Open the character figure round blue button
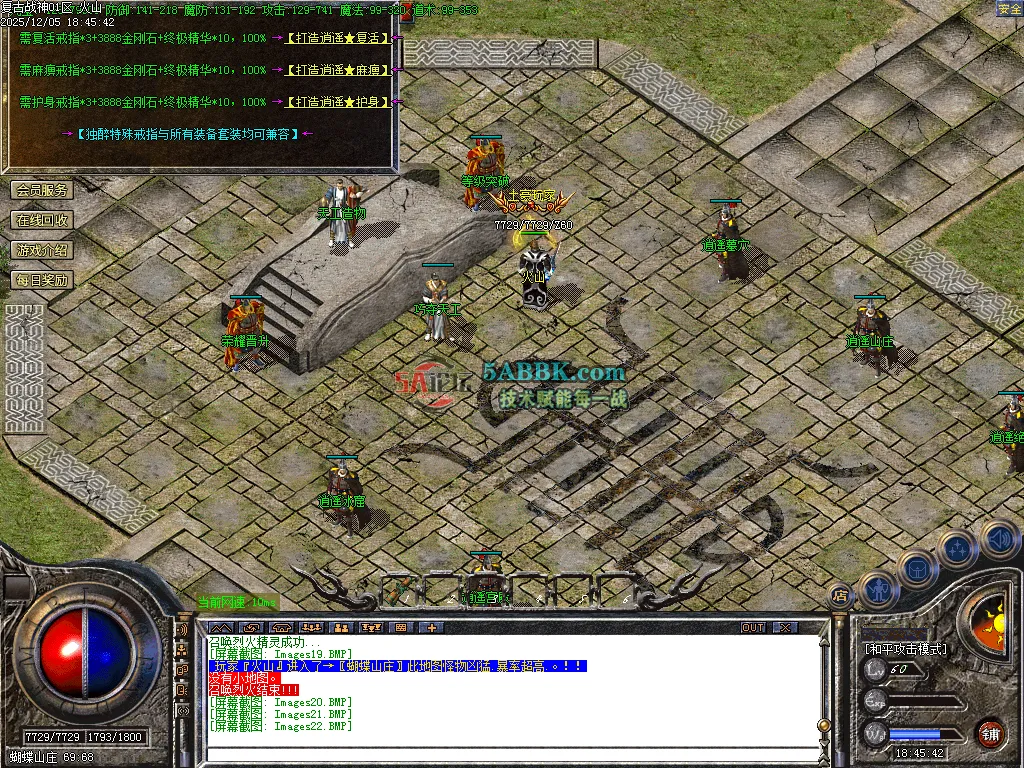Viewport: 1024px width, 768px height. (x=877, y=590)
